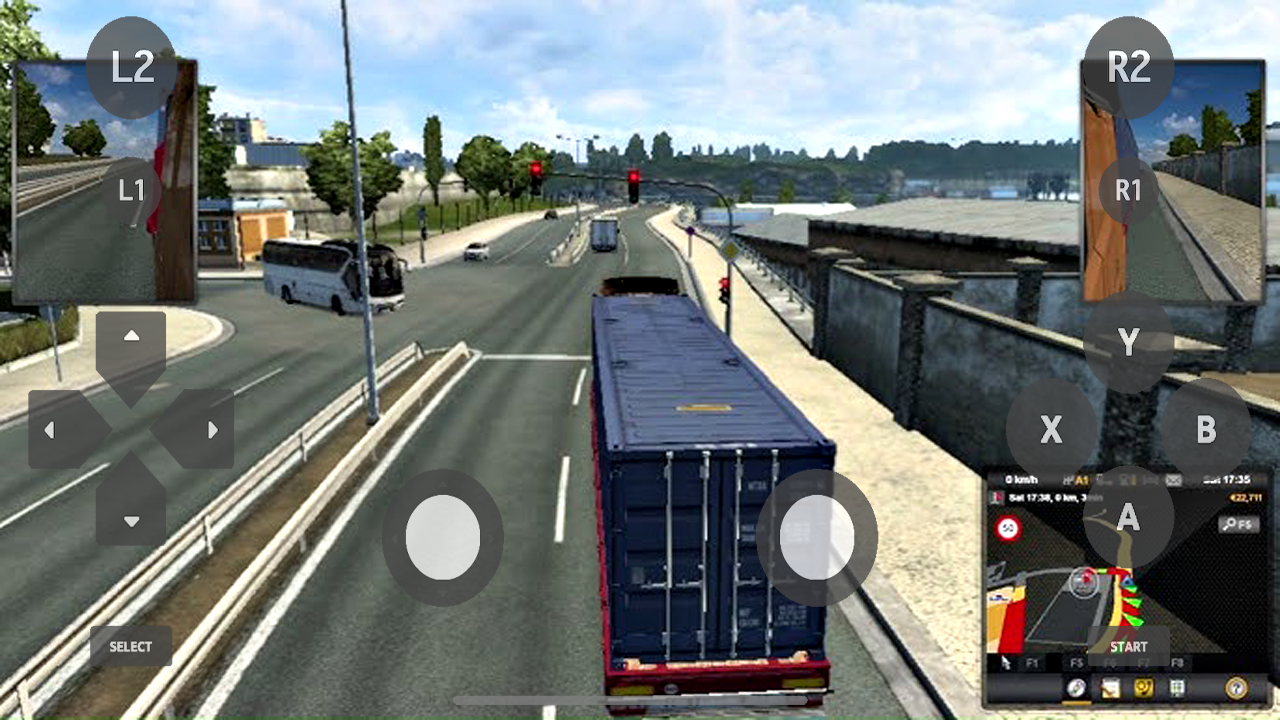Switch to the F1 tab

(x=1034, y=663)
